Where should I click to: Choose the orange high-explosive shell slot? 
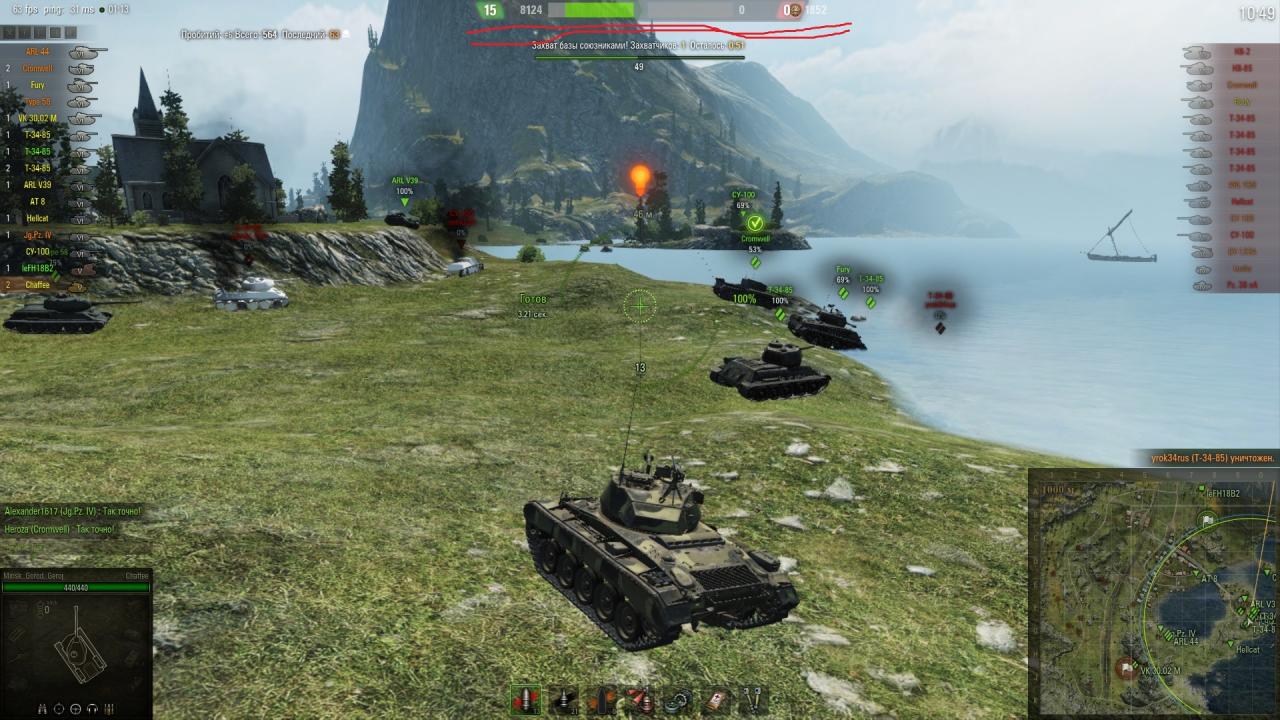click(604, 699)
